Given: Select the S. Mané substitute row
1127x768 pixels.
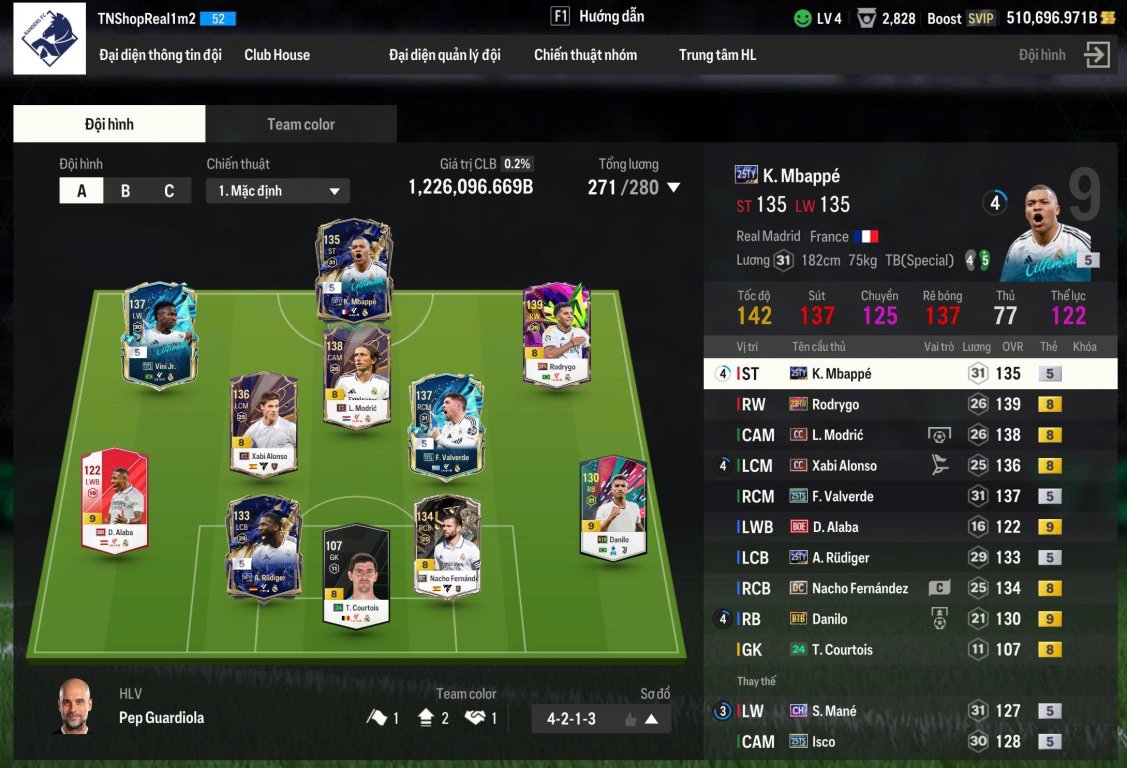Looking at the screenshot, I should click(910, 711).
